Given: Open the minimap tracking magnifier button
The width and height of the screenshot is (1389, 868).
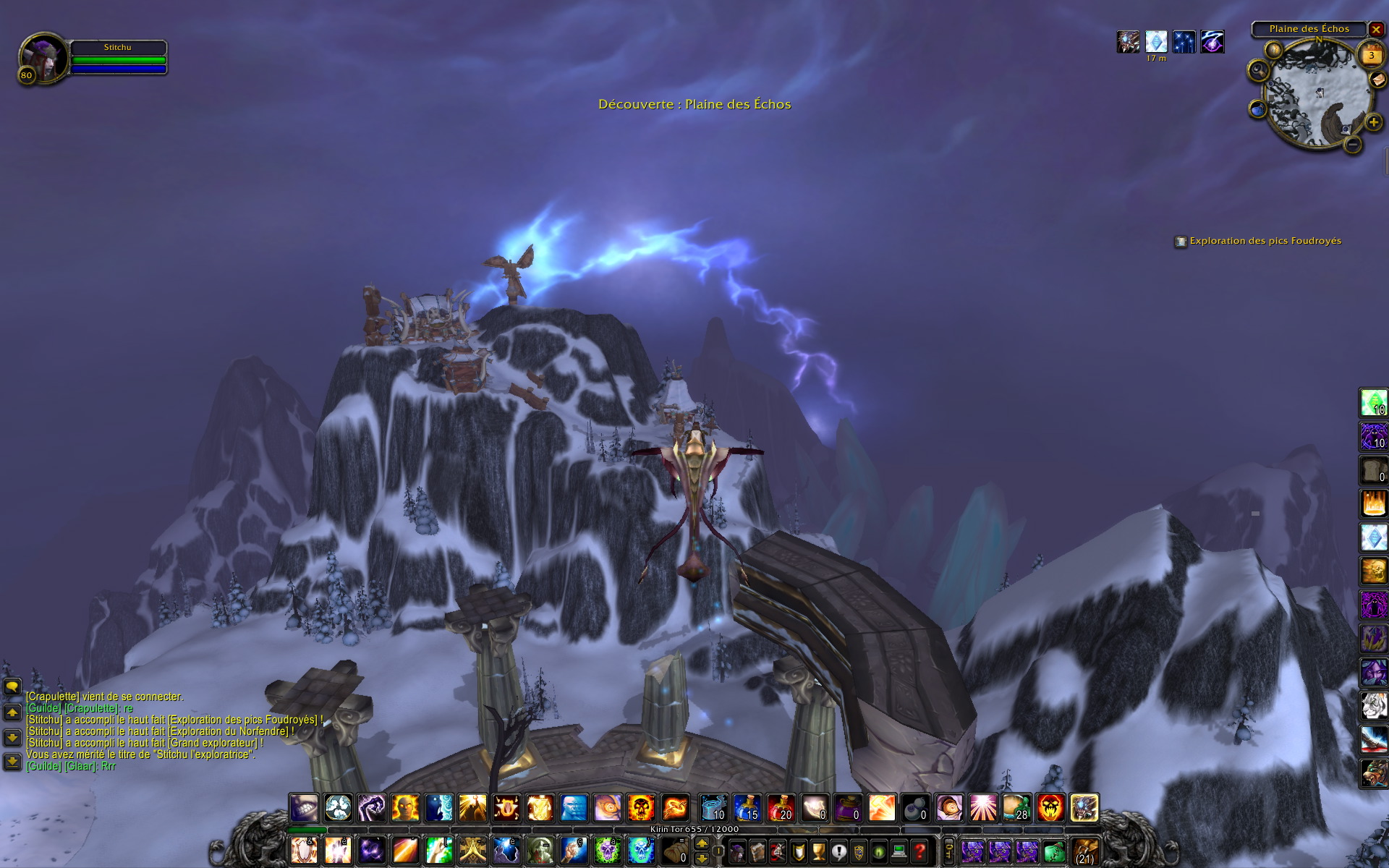Looking at the screenshot, I should click(1259, 70).
